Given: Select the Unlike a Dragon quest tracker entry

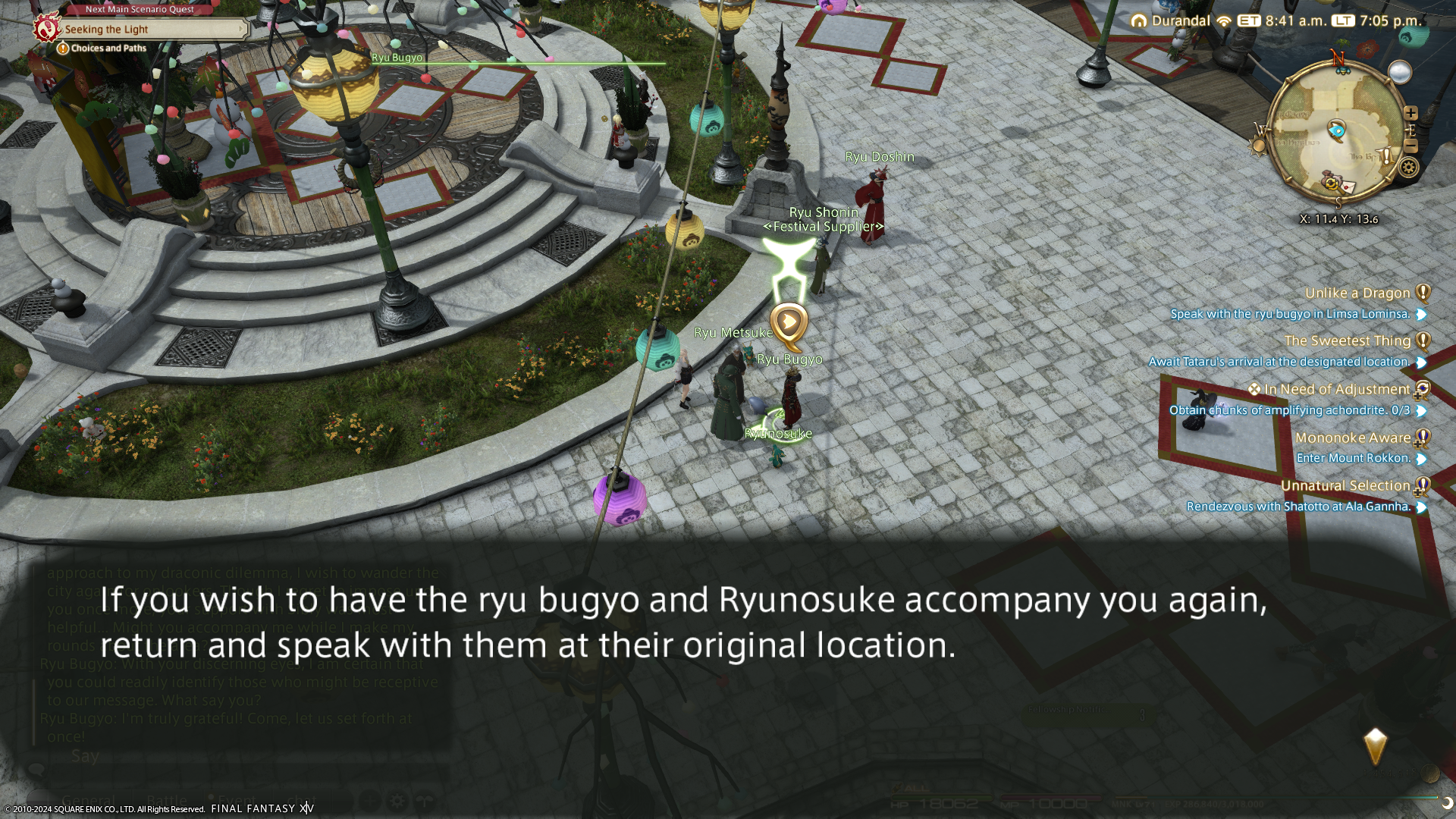Looking at the screenshot, I should pos(1357,293).
